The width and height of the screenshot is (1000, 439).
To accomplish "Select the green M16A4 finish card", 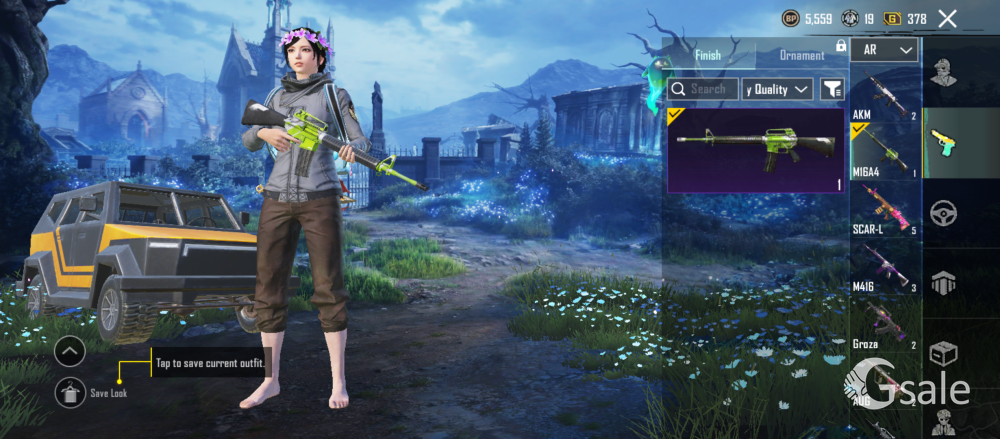I will [756, 150].
